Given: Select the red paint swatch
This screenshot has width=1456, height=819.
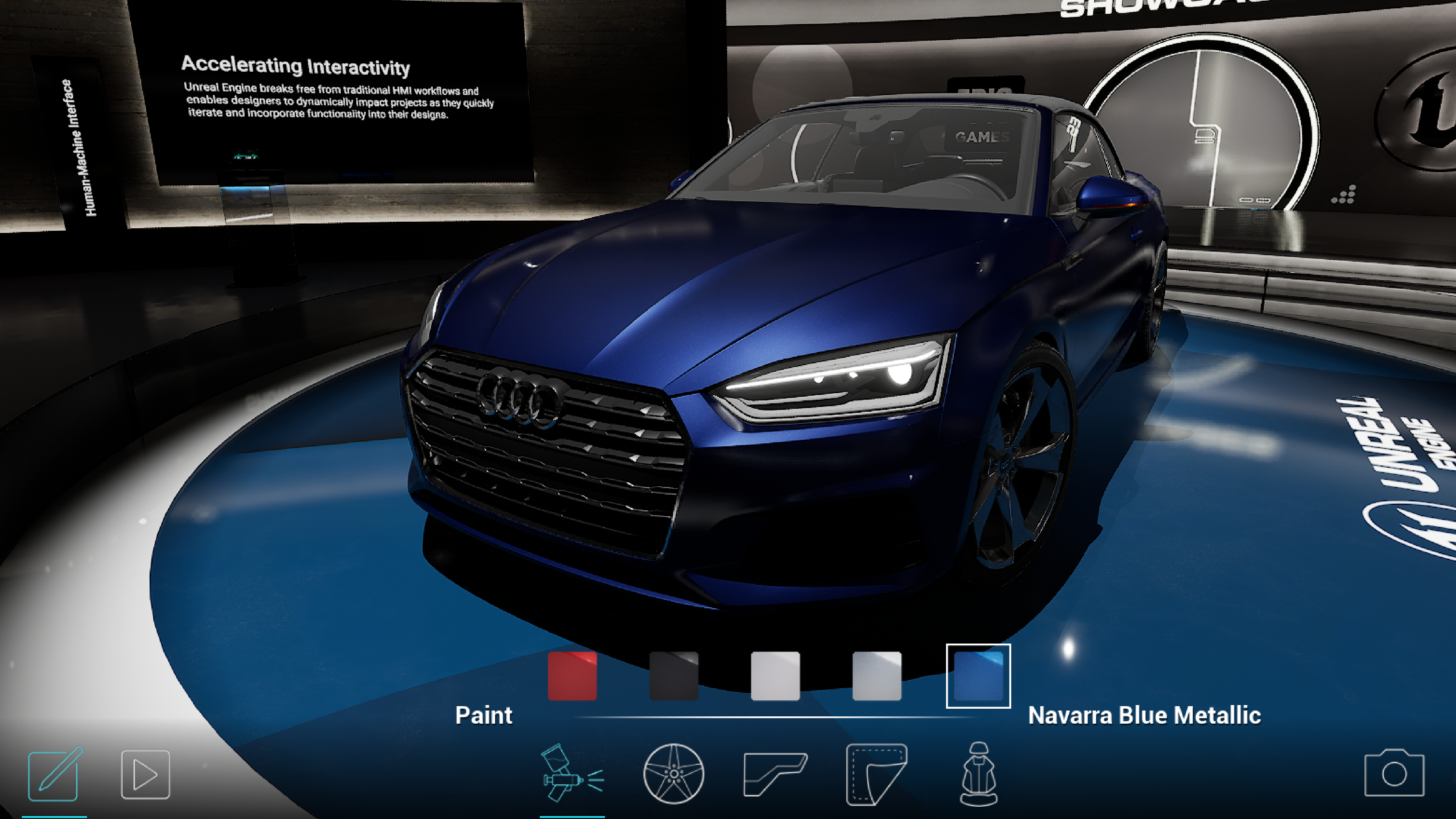Looking at the screenshot, I should click(572, 676).
